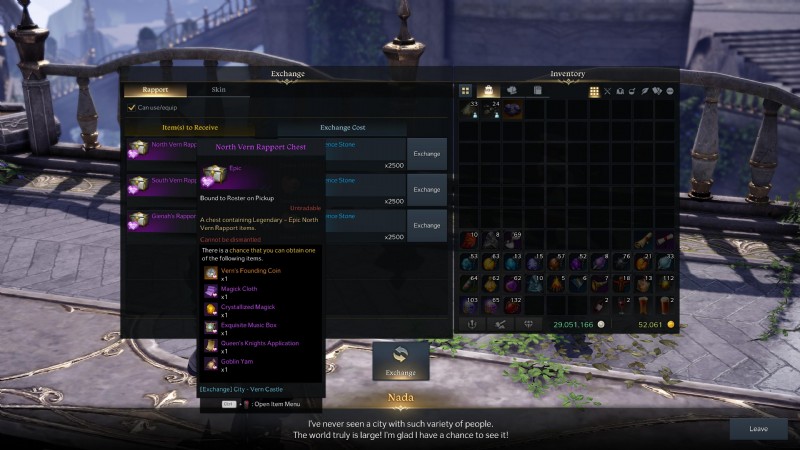The image size is (800, 450).
Task: Click the grid view icon in the inventory toolbar
Action: 594,91
